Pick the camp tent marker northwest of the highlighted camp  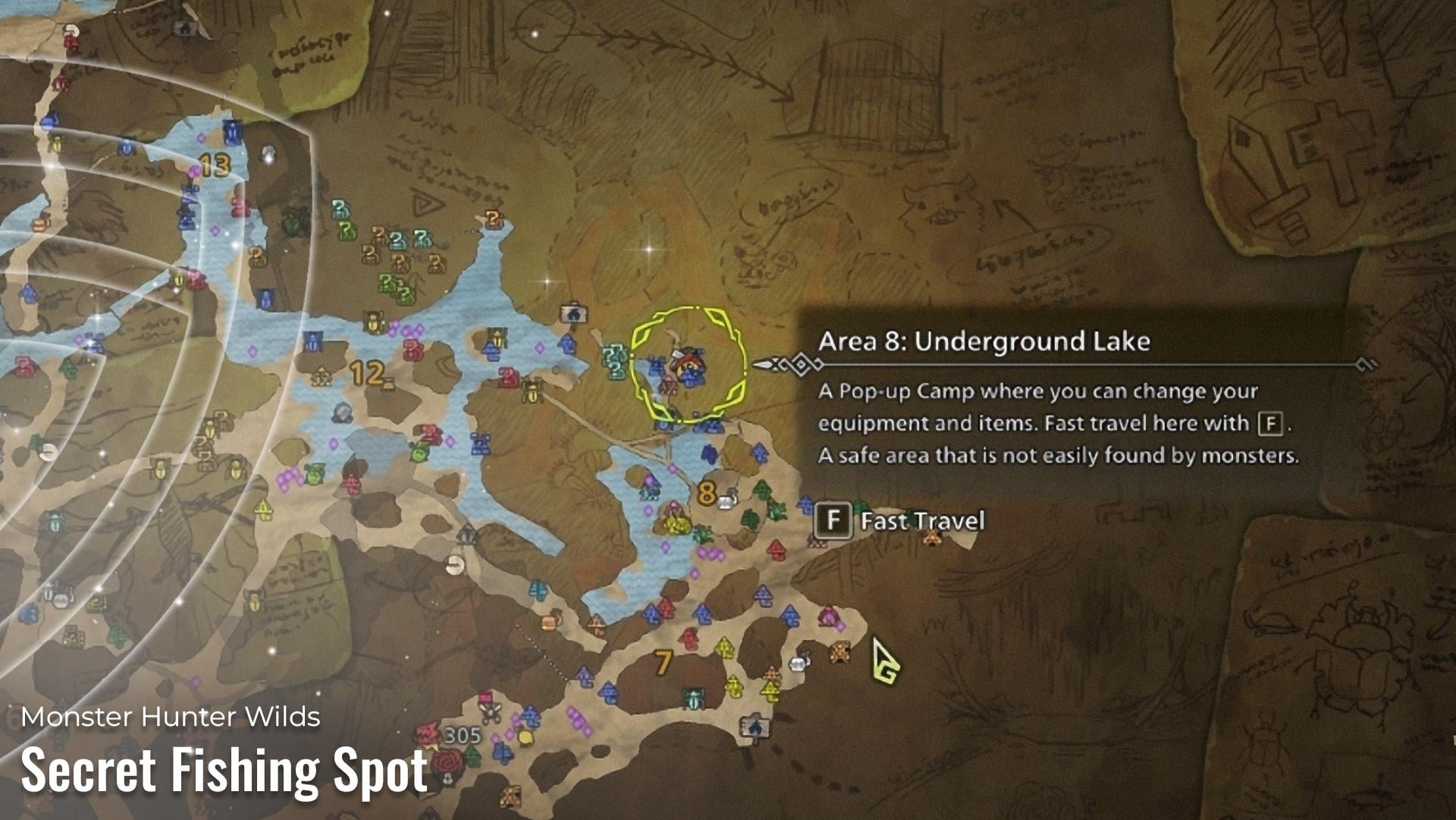click(x=574, y=312)
